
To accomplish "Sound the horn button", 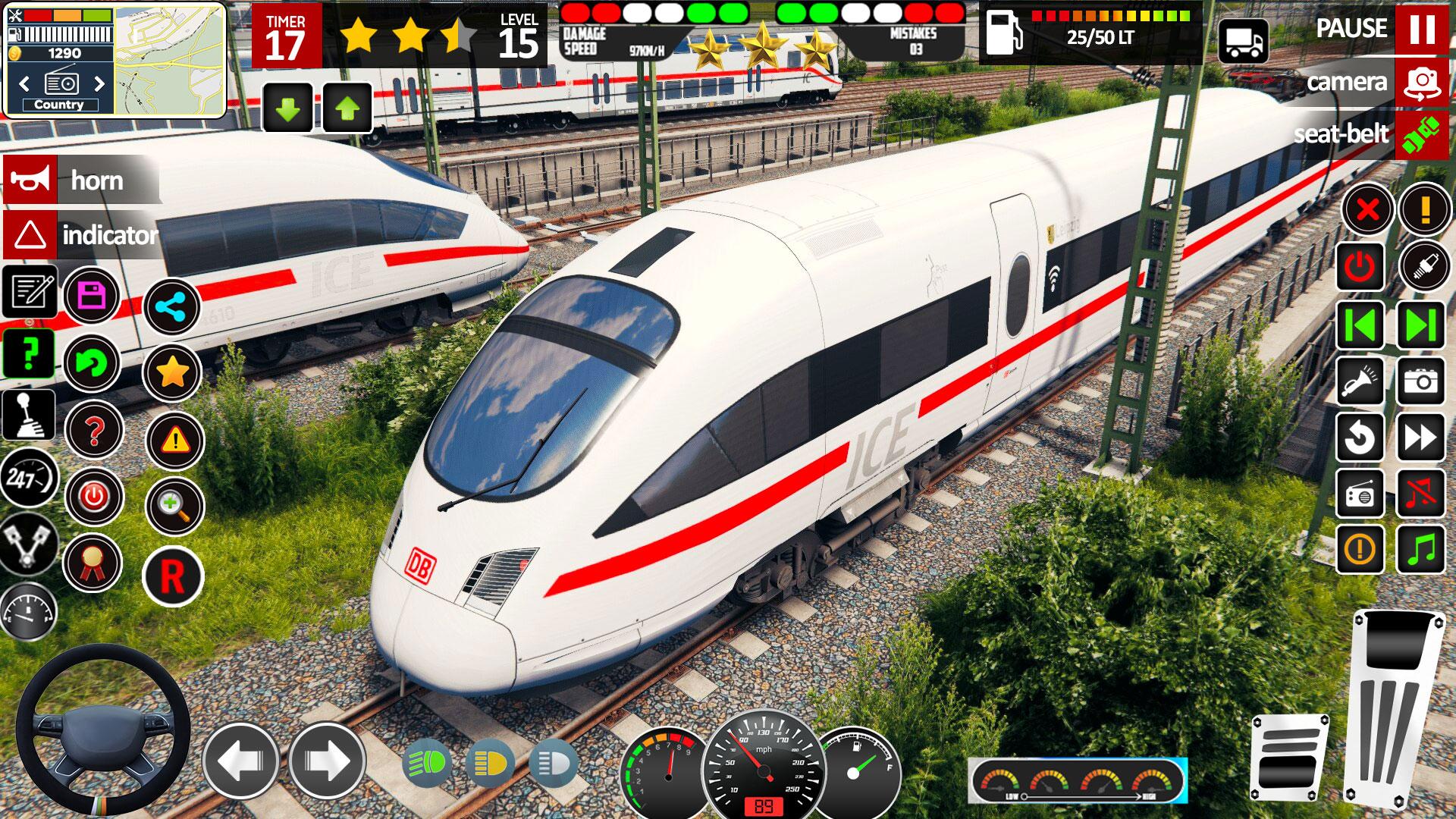I will click(x=30, y=180).
